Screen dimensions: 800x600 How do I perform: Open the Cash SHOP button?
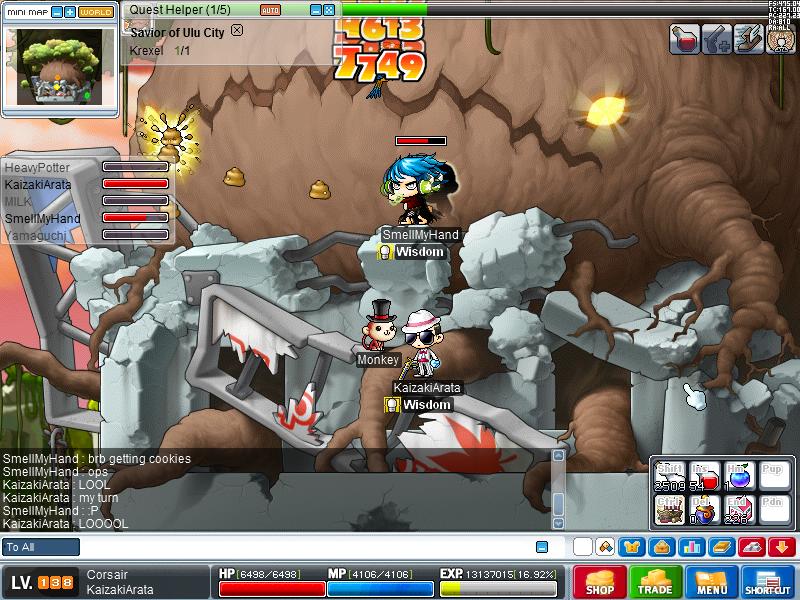(599, 582)
